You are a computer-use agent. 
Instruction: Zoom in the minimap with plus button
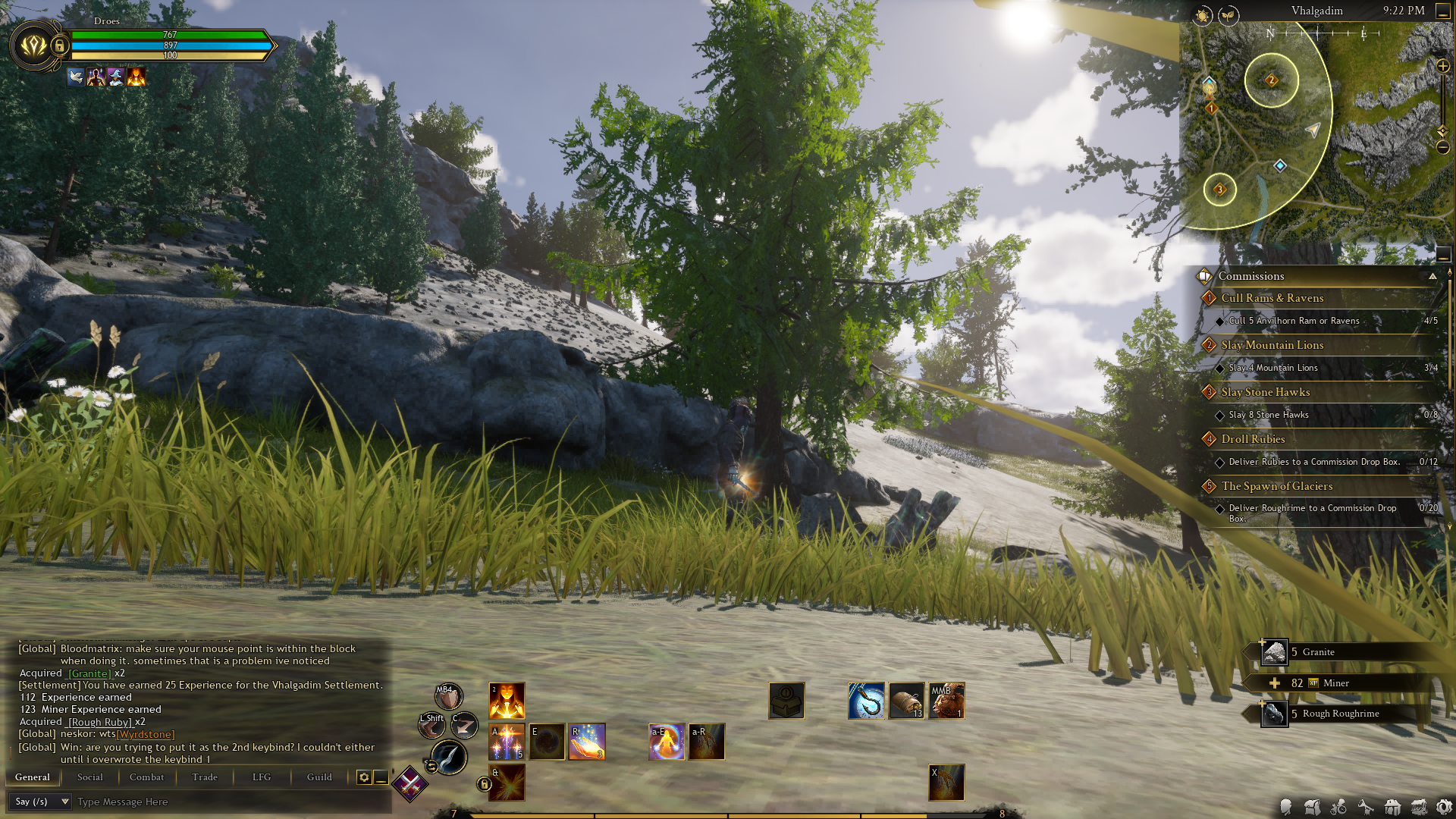(x=1443, y=67)
